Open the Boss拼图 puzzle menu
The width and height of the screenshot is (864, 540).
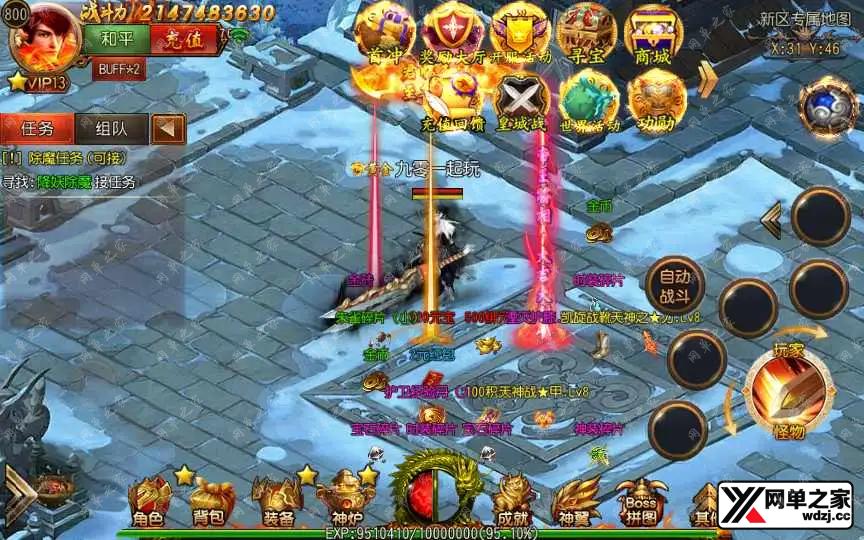pos(640,500)
